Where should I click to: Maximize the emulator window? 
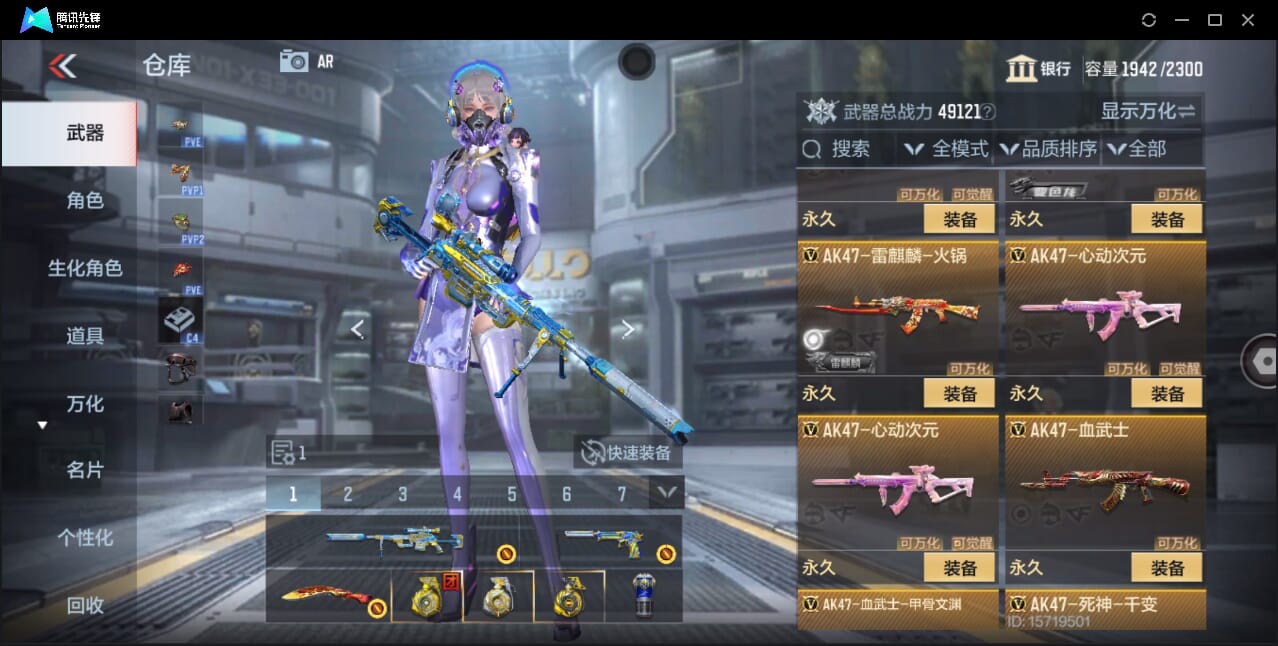(1214, 20)
